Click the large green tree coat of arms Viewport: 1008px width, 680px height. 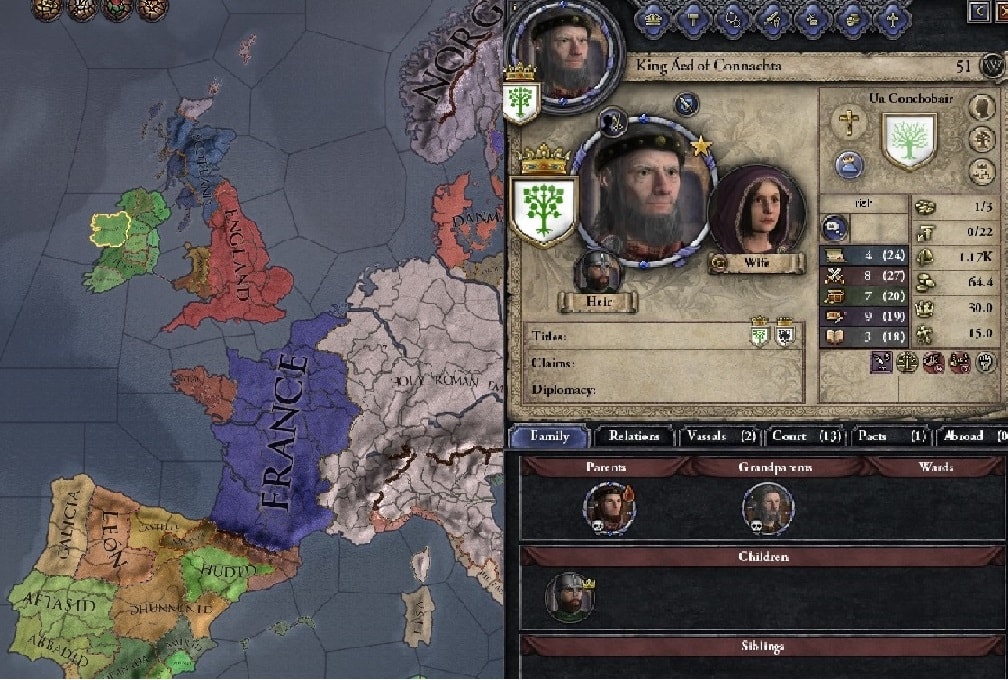tap(544, 208)
